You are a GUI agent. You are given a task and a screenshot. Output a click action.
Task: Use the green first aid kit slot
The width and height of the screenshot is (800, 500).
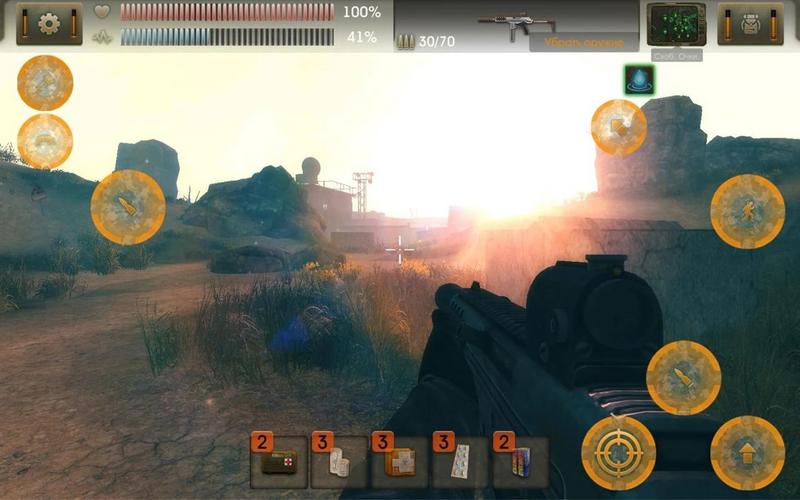pyautogui.click(x=278, y=462)
